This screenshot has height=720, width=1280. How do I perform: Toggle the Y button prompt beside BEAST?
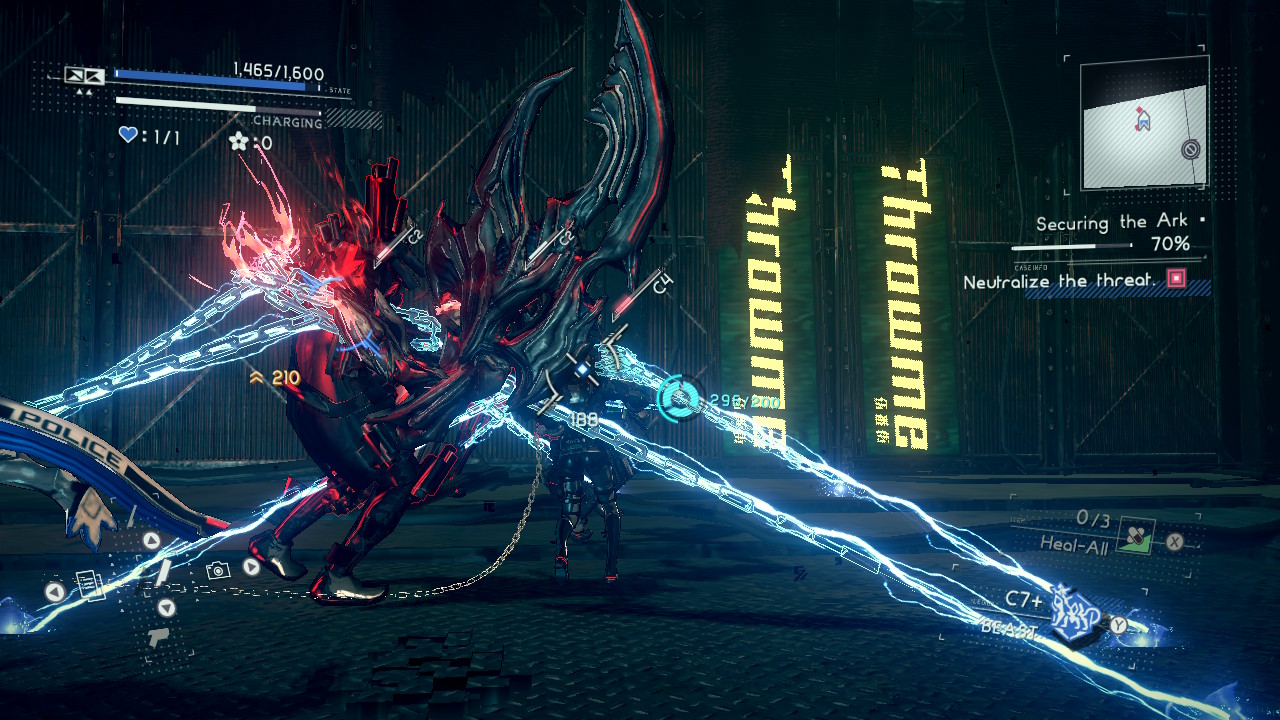(x=1119, y=624)
